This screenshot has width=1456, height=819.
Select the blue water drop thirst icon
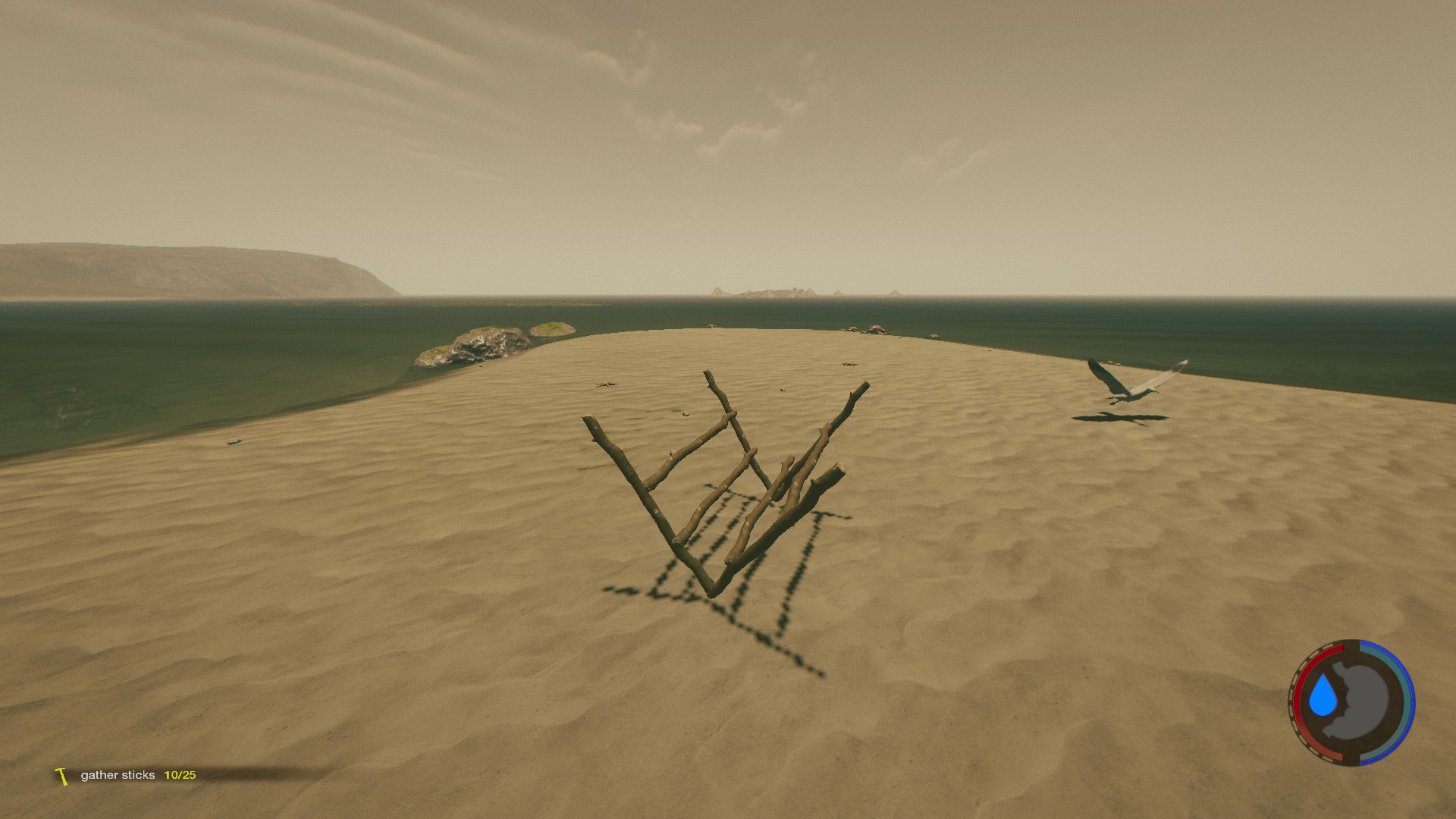(x=1324, y=697)
